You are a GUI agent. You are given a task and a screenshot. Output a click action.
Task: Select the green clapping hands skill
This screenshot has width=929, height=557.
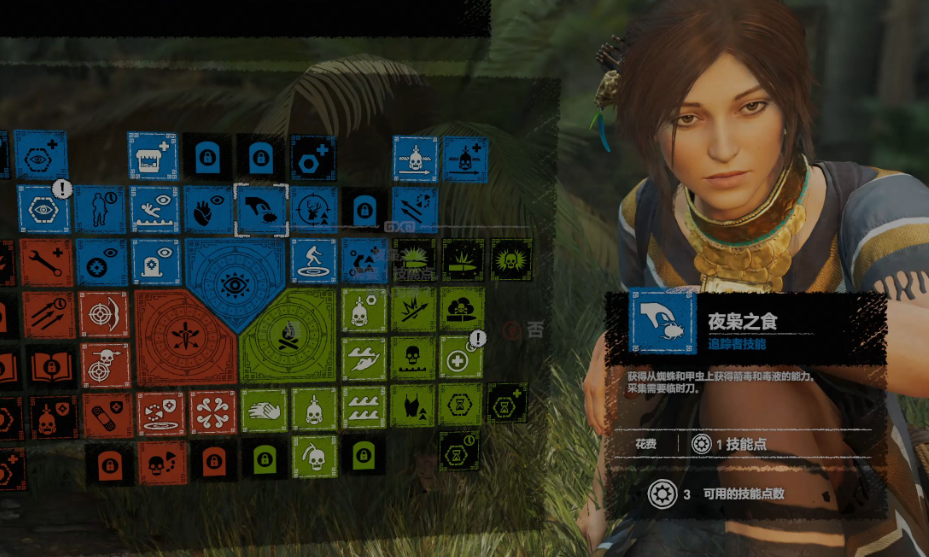pos(263,411)
